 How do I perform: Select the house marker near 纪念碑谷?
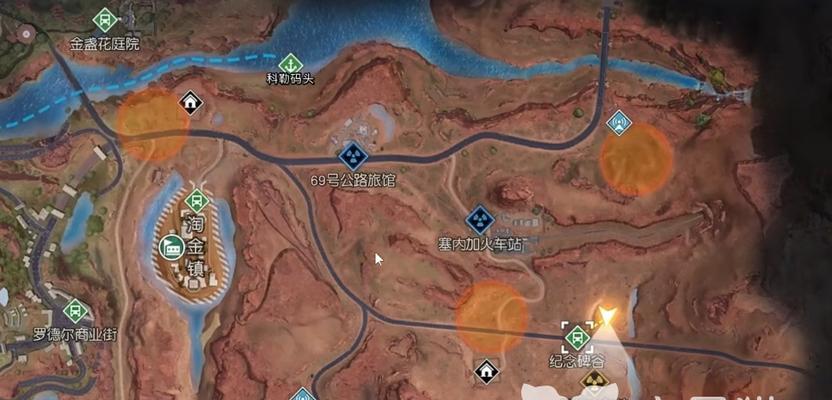[x=486, y=371]
